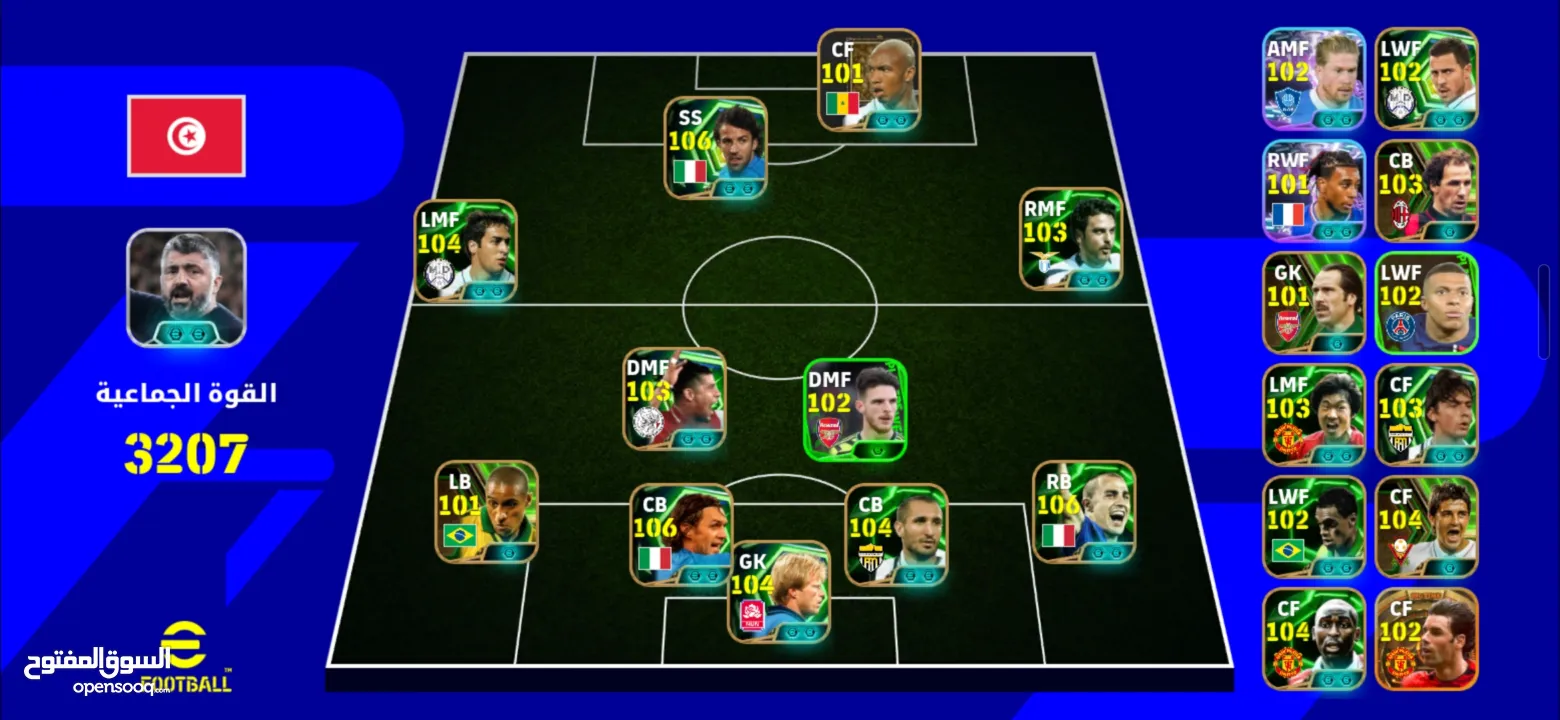Open the manager portrait card
This screenshot has height=720, width=1560.
pos(186,288)
